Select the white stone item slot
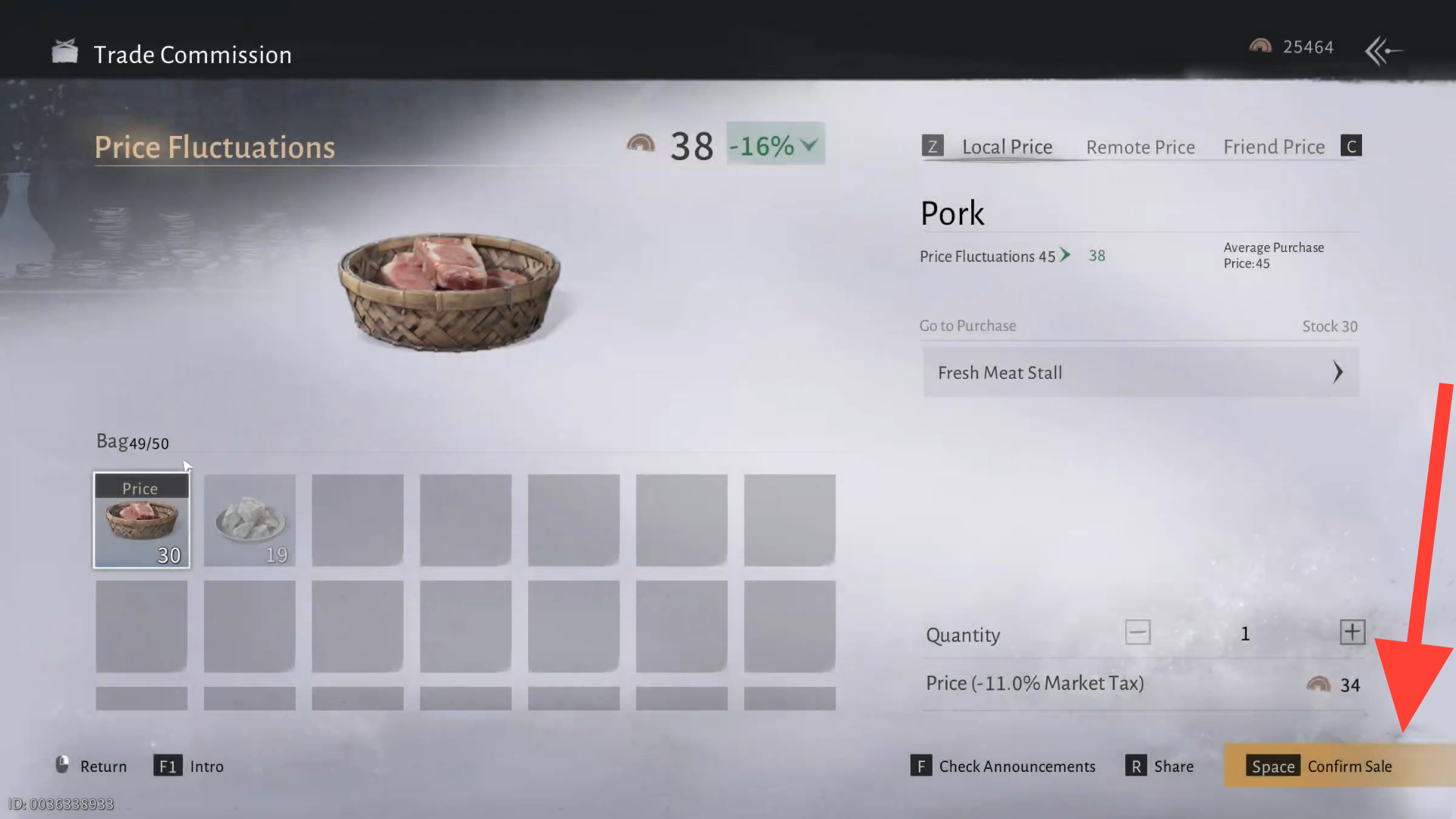Image resolution: width=1456 pixels, height=819 pixels. click(250, 521)
